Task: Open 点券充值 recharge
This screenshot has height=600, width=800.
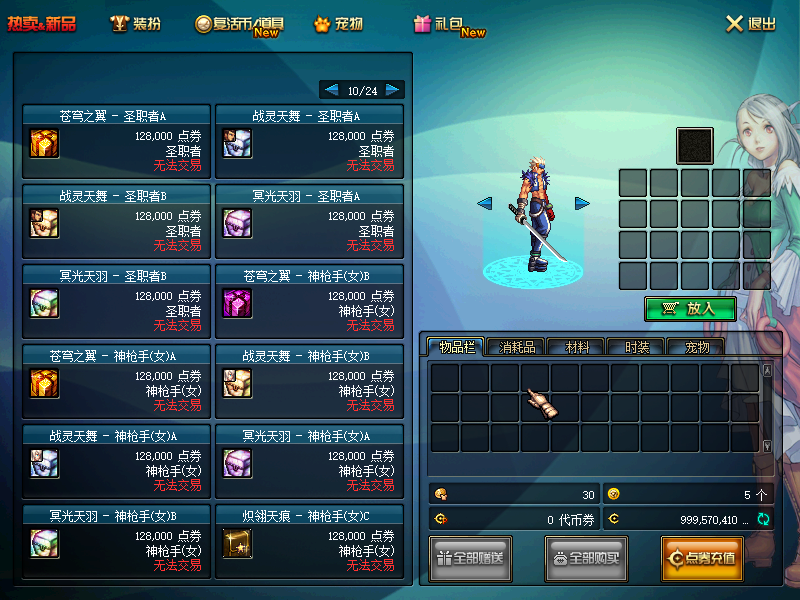Action: [701, 558]
